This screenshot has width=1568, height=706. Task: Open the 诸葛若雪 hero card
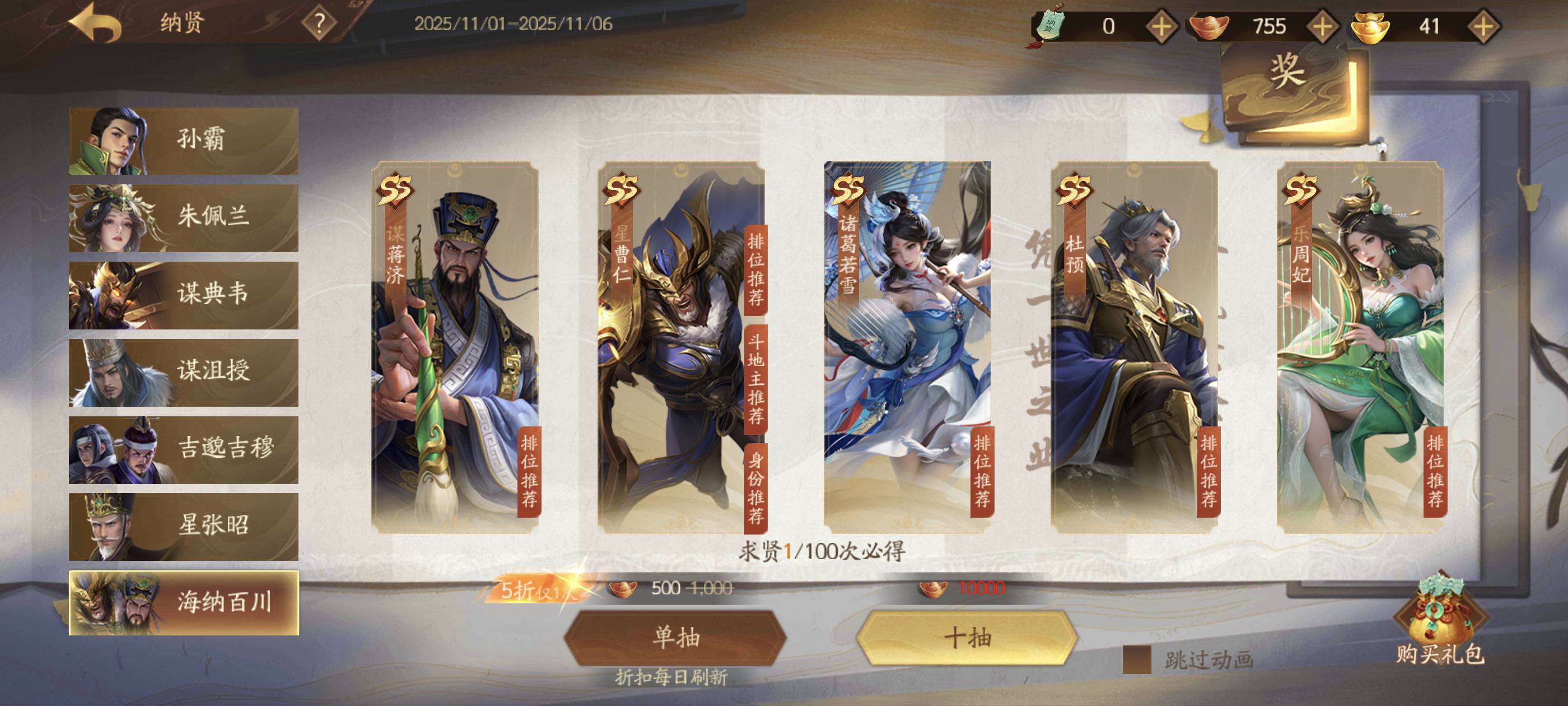[x=907, y=347]
